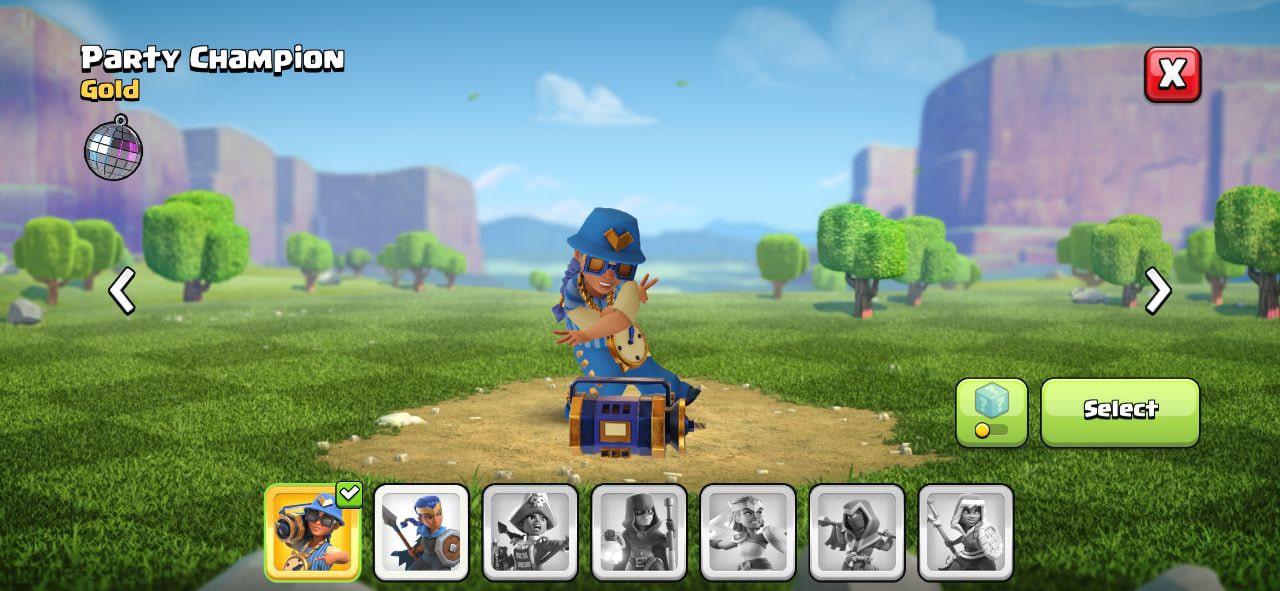Tap the disco ball icon
The width and height of the screenshot is (1280, 591).
point(113,148)
